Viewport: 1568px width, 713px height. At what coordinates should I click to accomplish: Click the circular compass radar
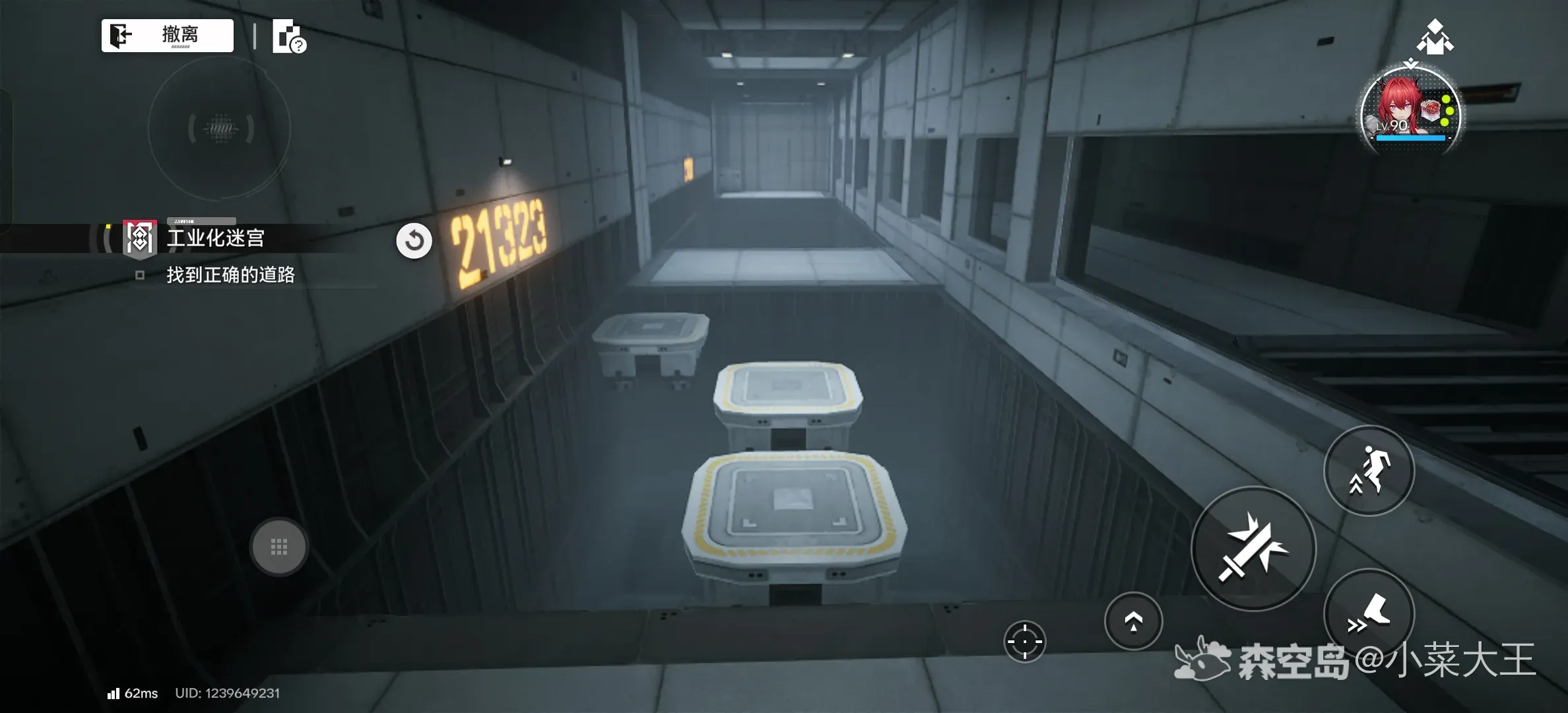click(x=220, y=128)
